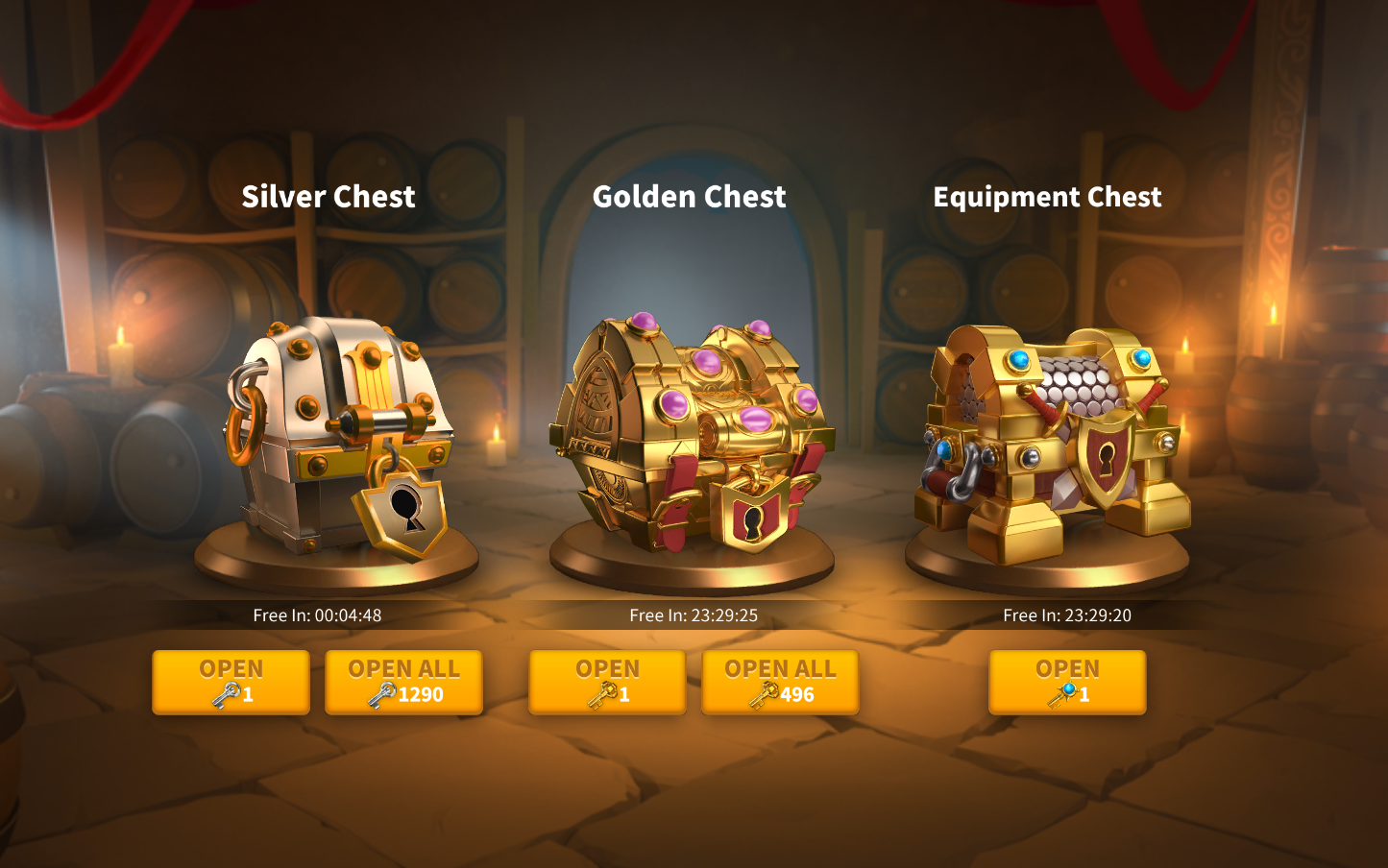The width and height of the screenshot is (1388, 868).
Task: Open all Silver Chests using 1290 keys
Action: coord(403,682)
